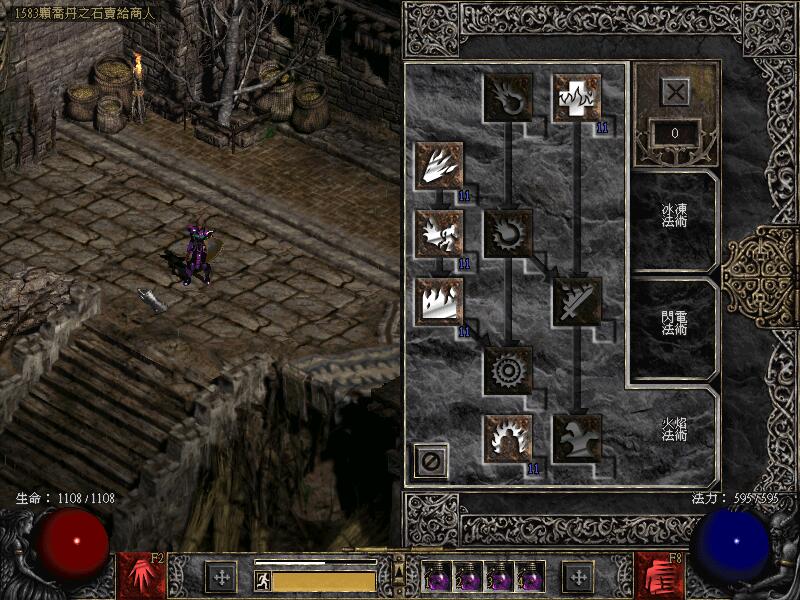Open the left-click skill selector (F2)
Image resolution: width=800 pixels, height=600 pixels.
click(x=141, y=576)
